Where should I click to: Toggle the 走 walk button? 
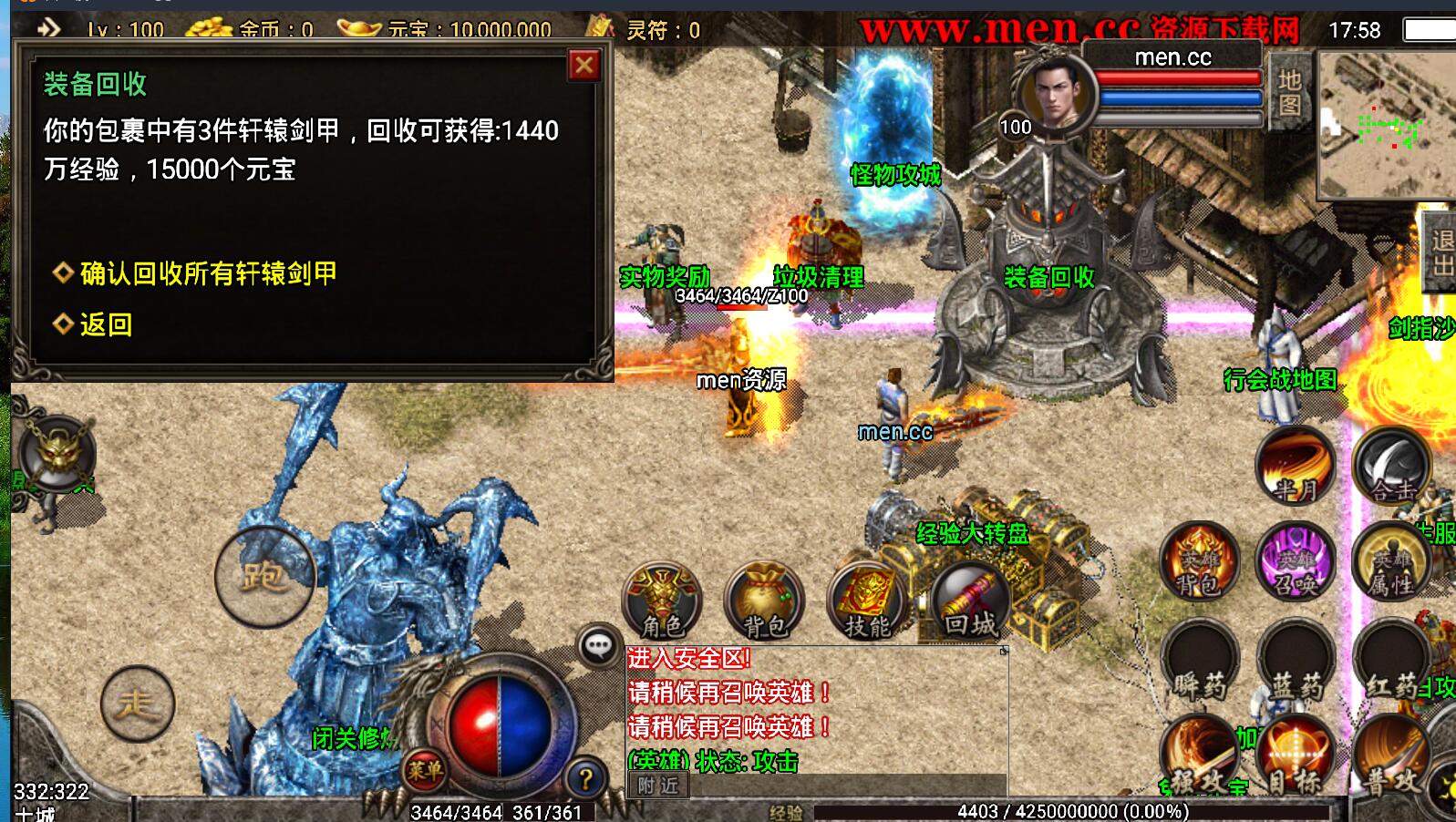(x=137, y=704)
